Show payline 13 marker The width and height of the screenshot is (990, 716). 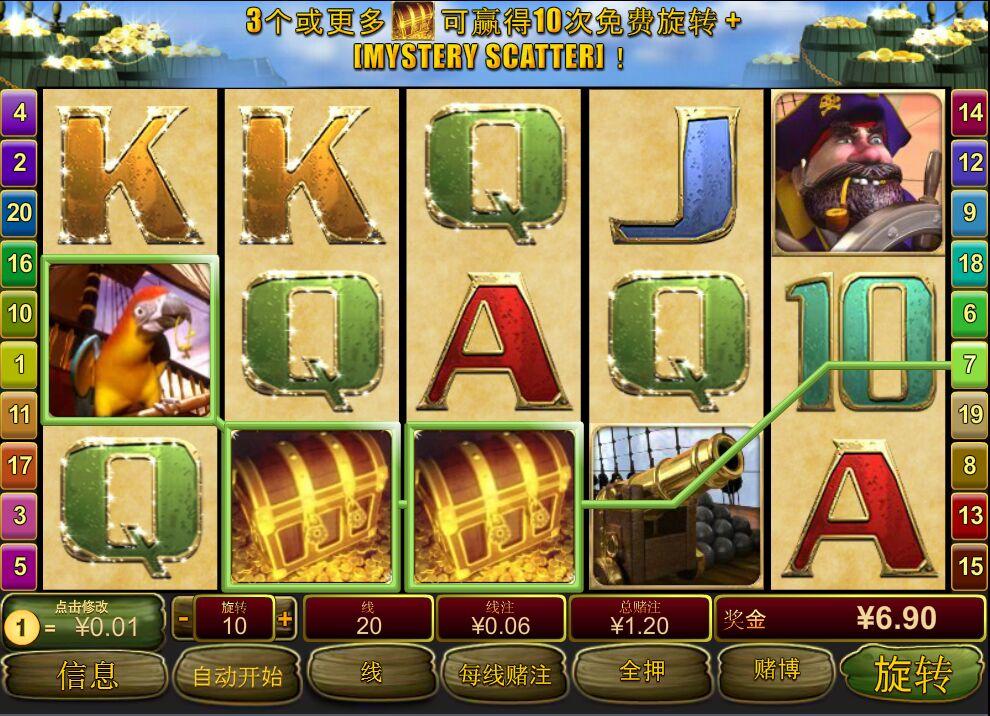(x=970, y=516)
